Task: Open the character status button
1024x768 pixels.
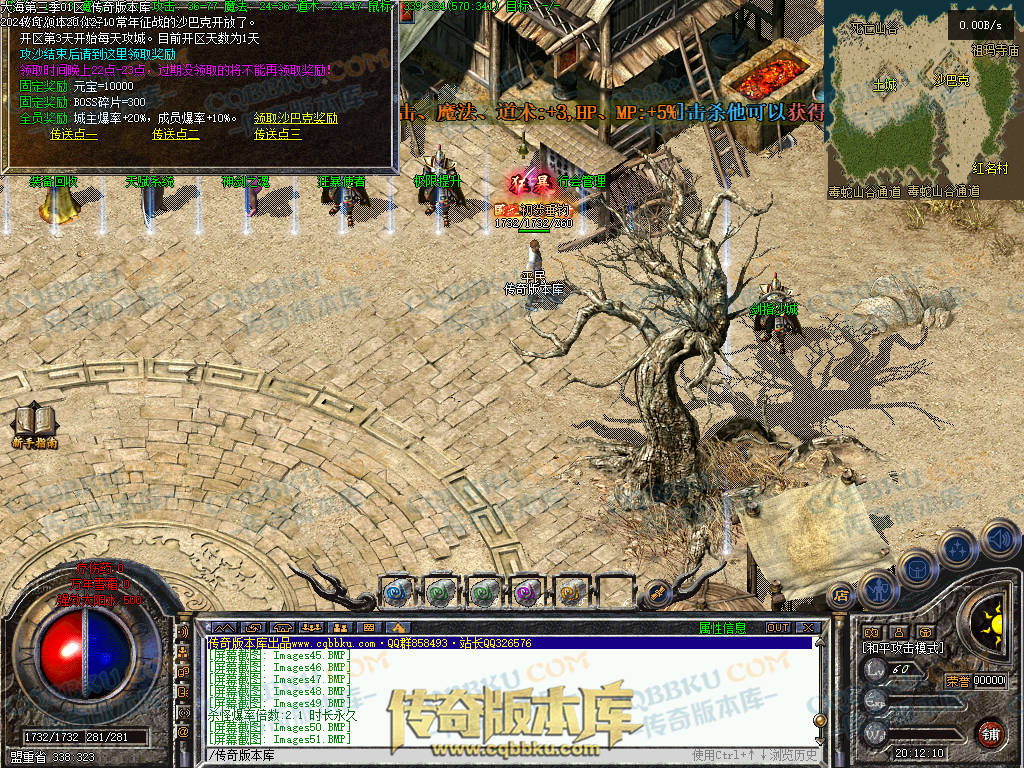Action: point(877,589)
